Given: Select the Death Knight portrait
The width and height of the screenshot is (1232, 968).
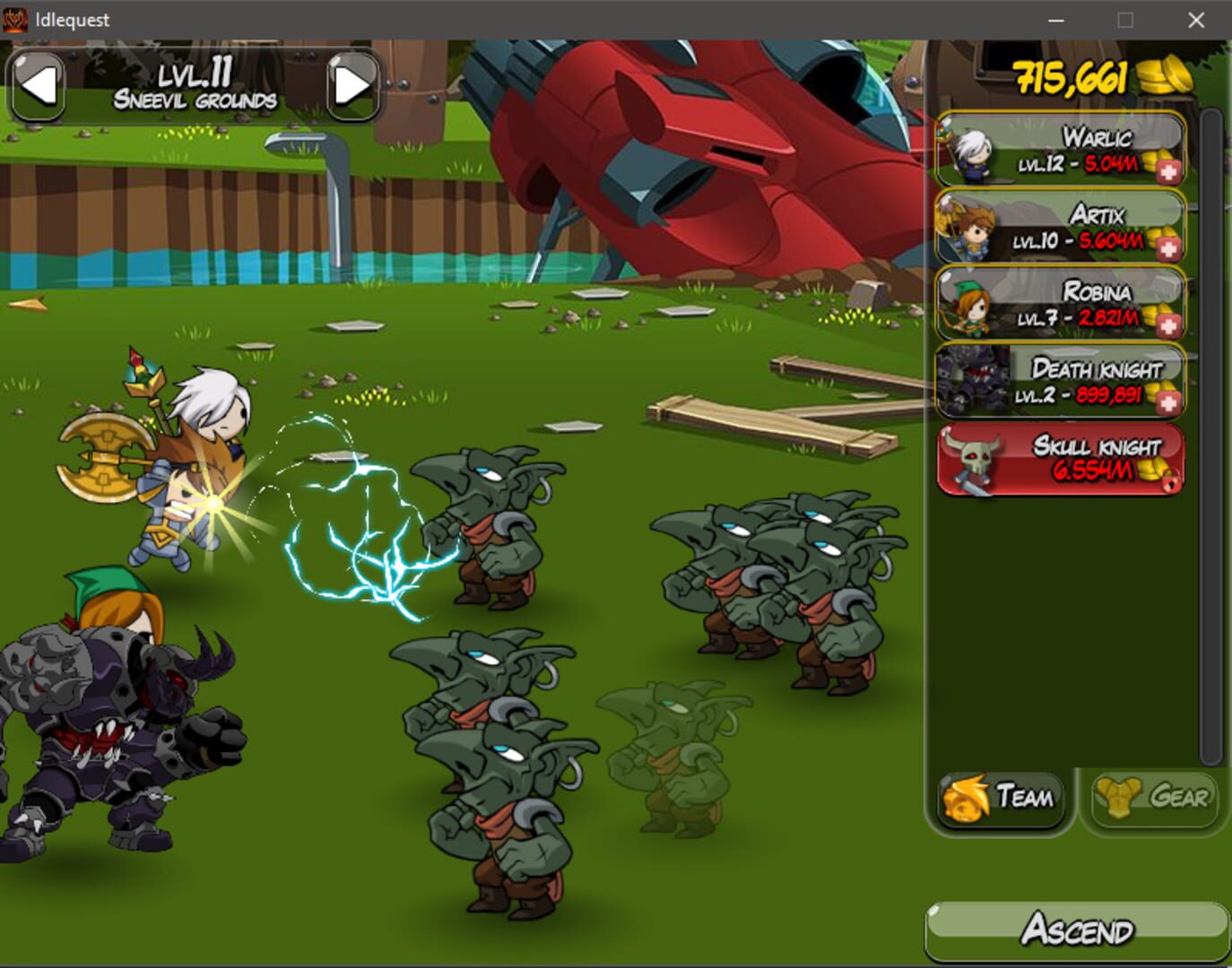Looking at the screenshot, I should point(973,382).
